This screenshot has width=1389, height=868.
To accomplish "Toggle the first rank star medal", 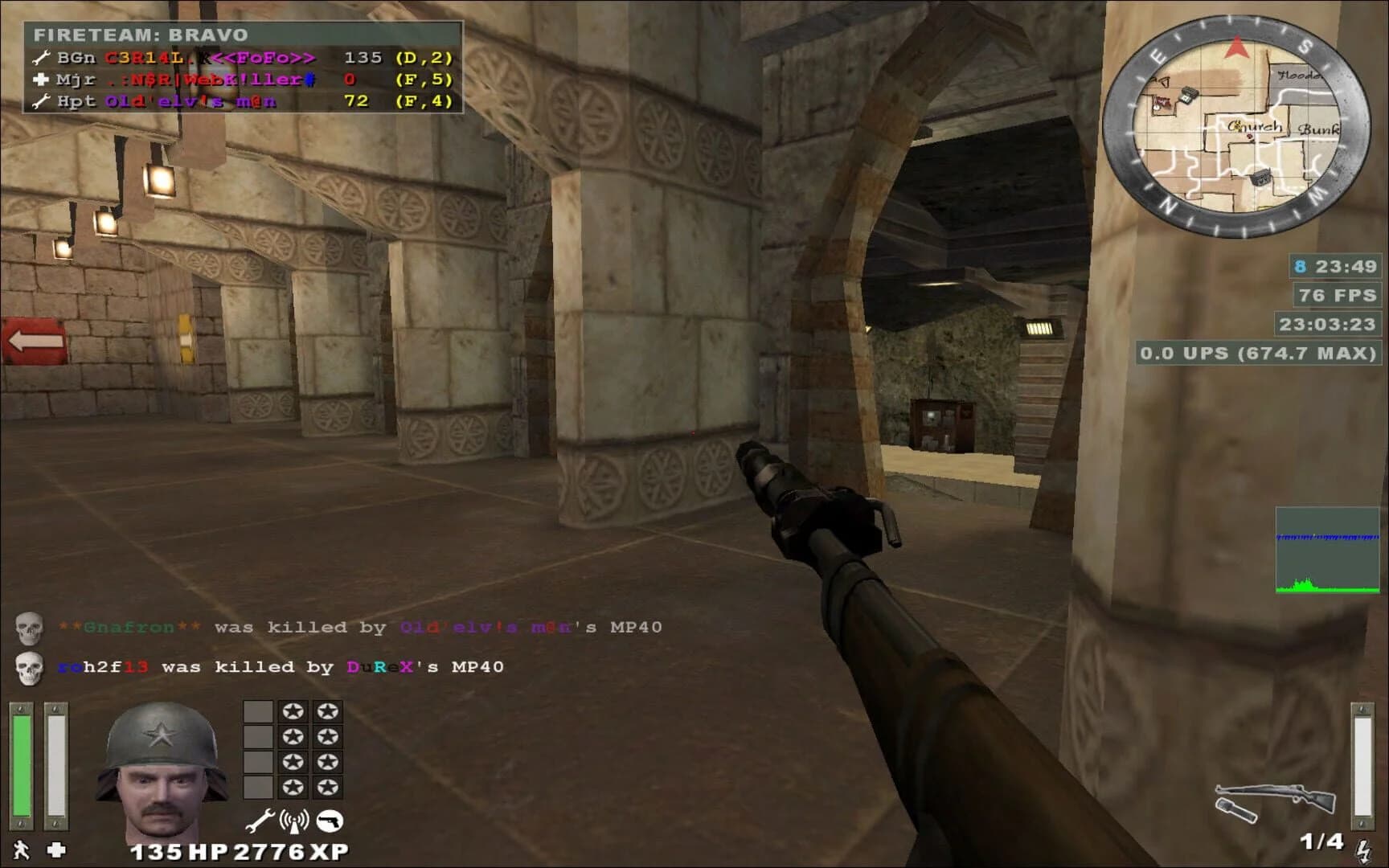I will tap(291, 711).
